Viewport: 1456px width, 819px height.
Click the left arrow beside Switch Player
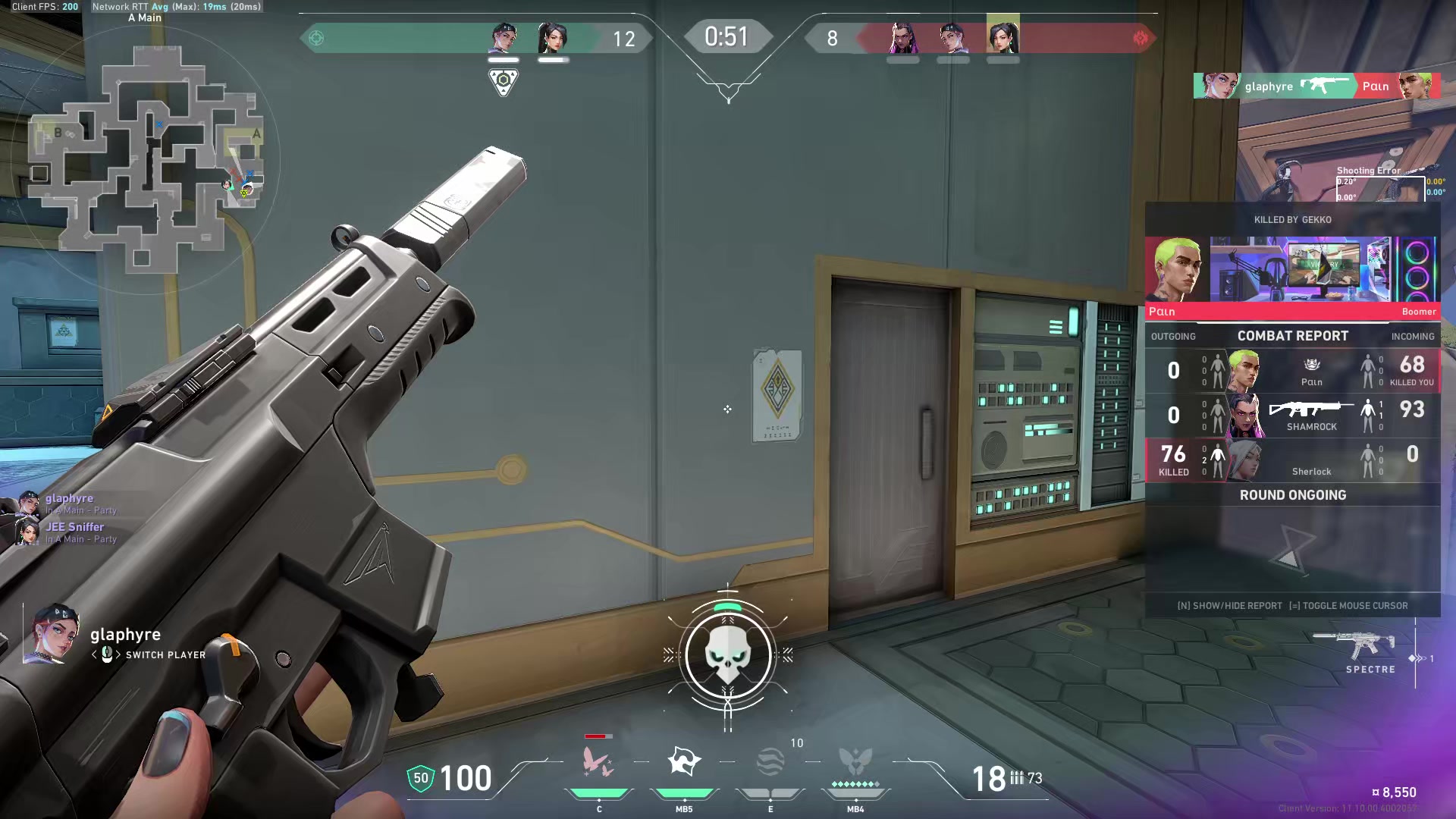point(95,654)
